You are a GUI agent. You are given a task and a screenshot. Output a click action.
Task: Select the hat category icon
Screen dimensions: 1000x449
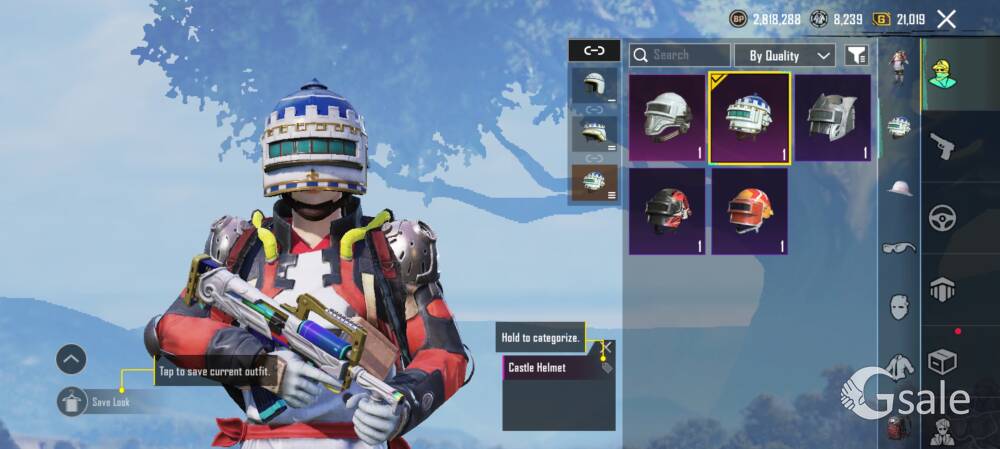click(x=900, y=187)
